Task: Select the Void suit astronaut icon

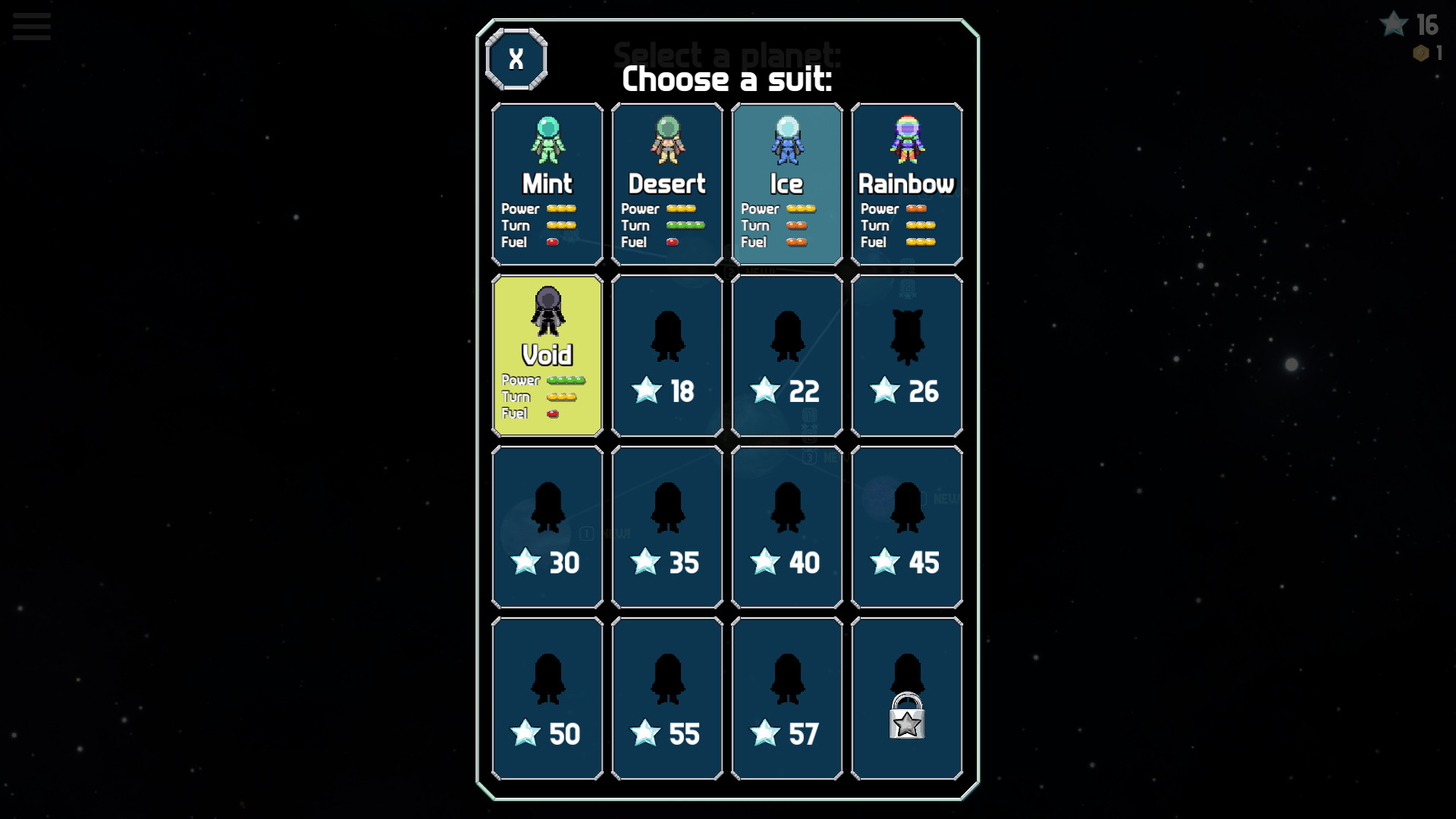Action: (x=548, y=312)
